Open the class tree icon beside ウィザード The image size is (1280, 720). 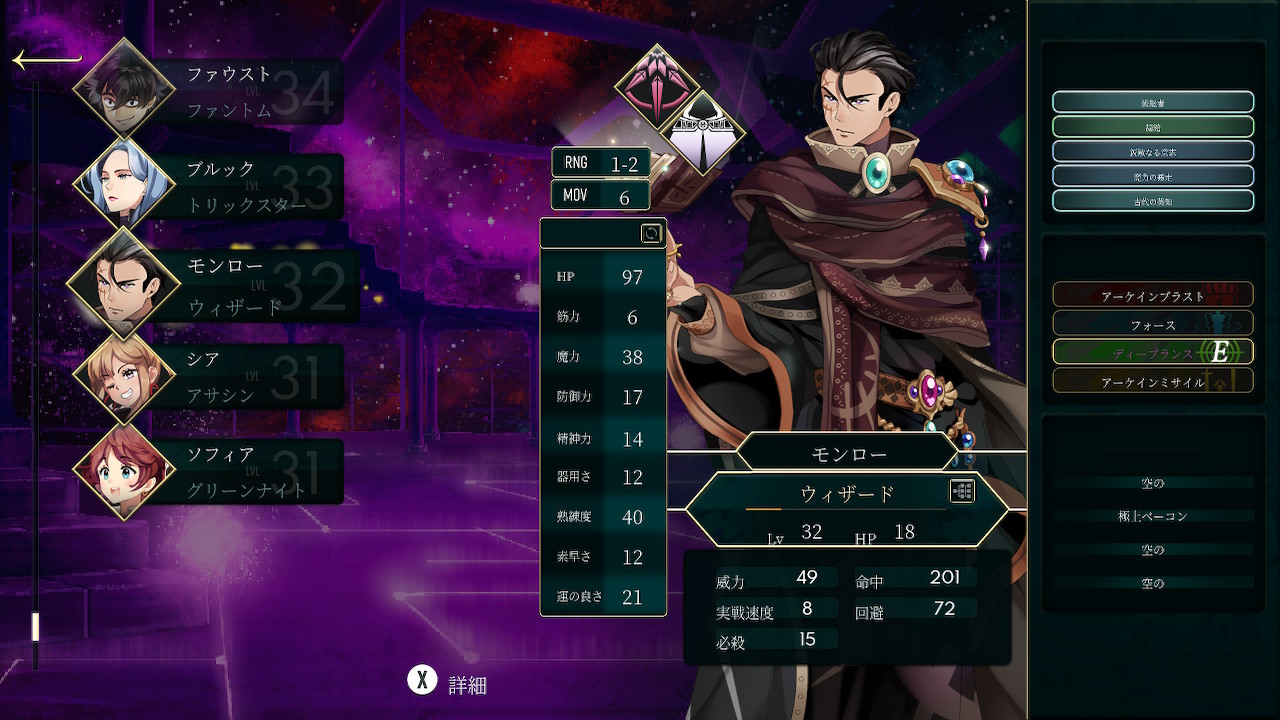tap(962, 491)
